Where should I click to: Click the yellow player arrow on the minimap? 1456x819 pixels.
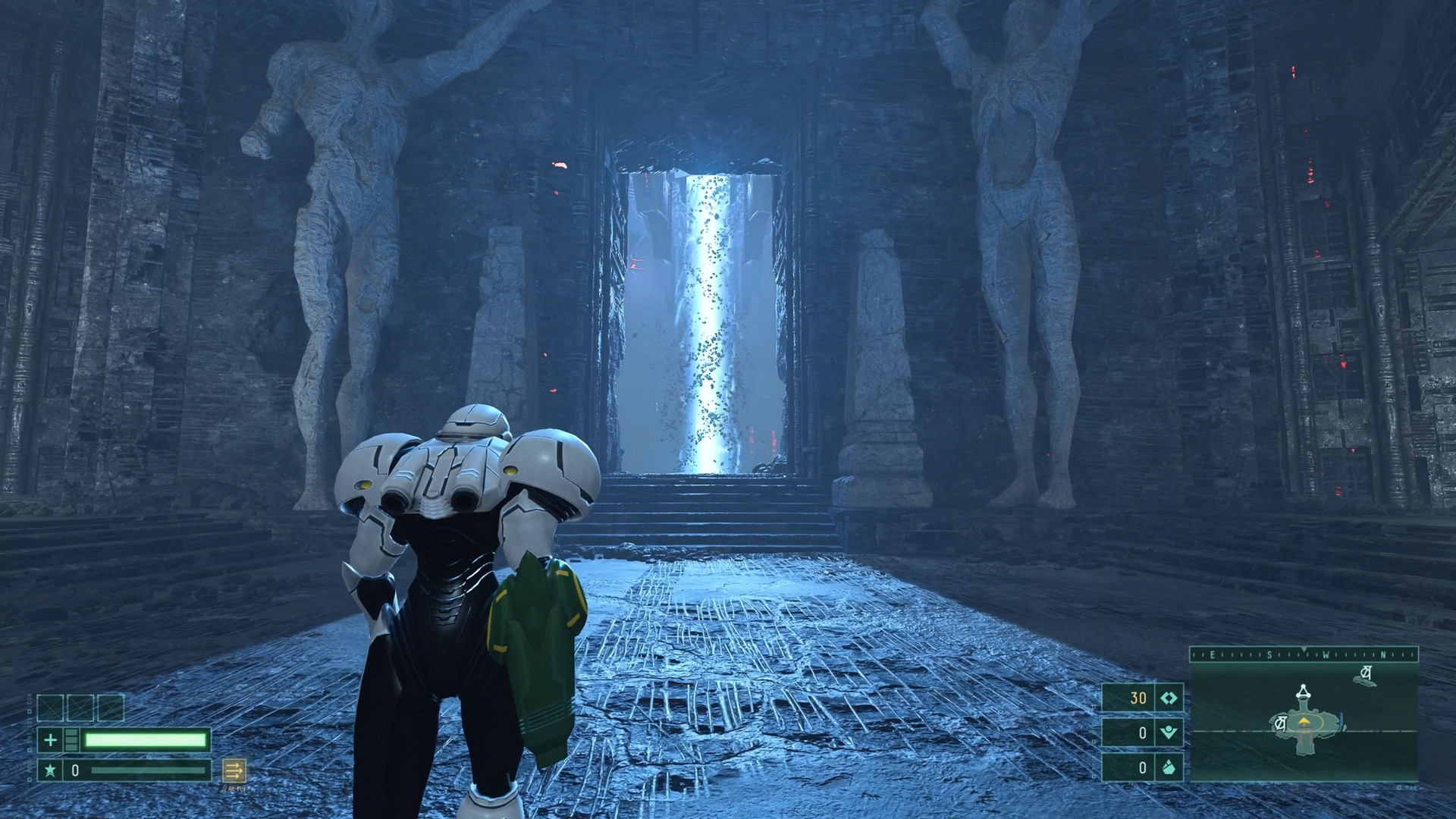click(x=1304, y=720)
